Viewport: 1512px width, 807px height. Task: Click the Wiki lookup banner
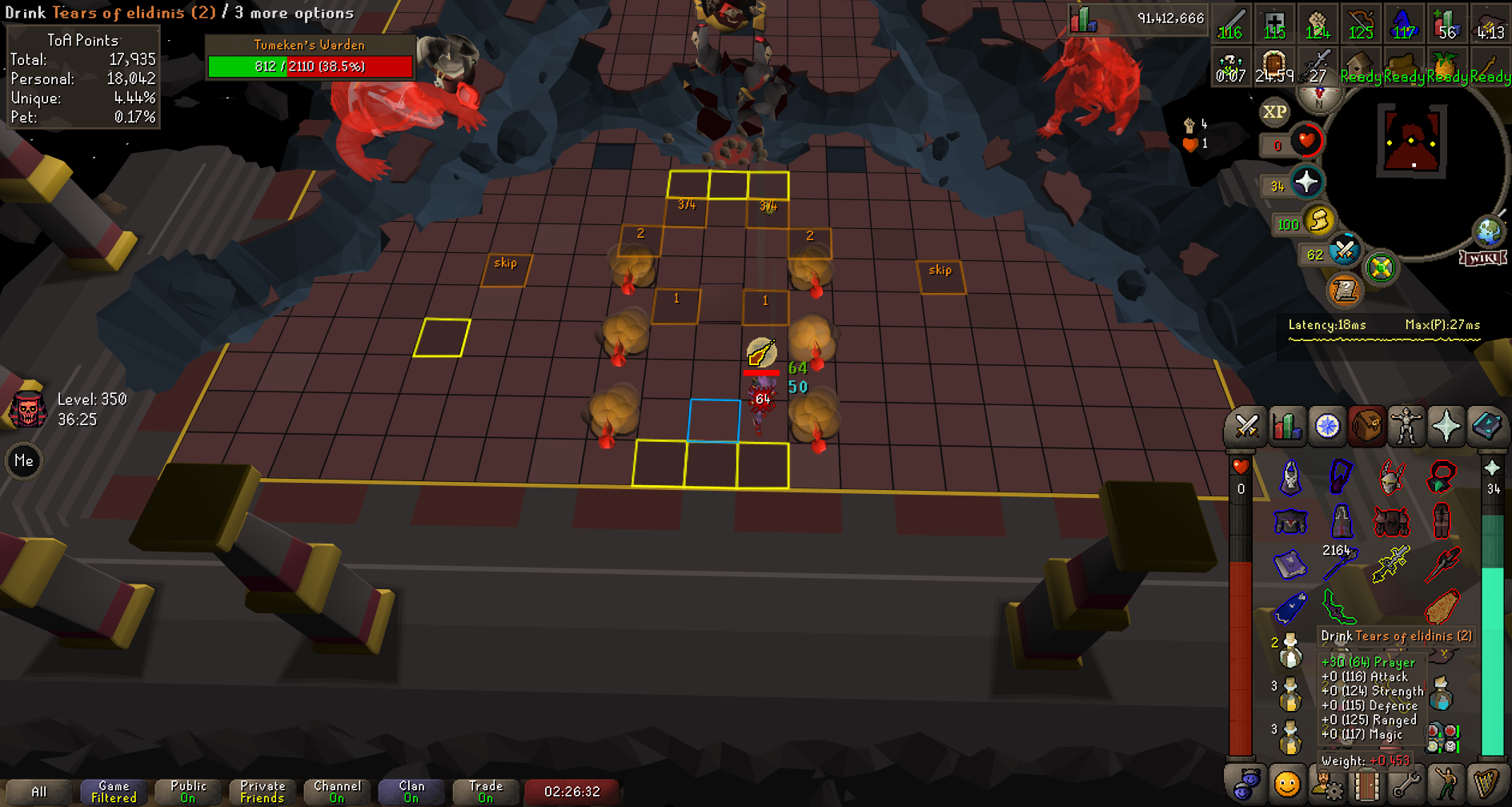point(1483,258)
